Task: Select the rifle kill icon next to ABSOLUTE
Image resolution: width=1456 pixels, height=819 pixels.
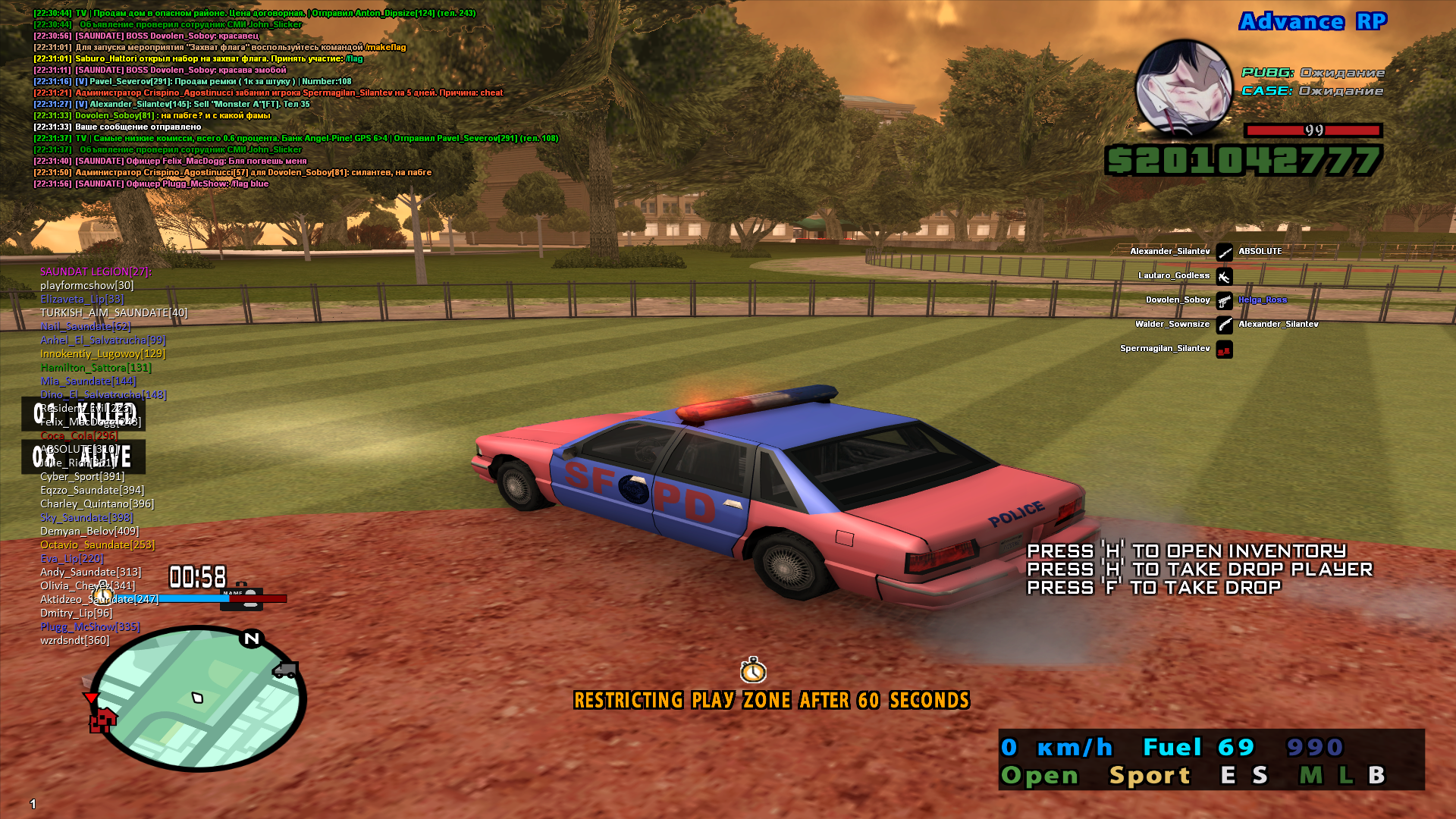Action: (1224, 251)
